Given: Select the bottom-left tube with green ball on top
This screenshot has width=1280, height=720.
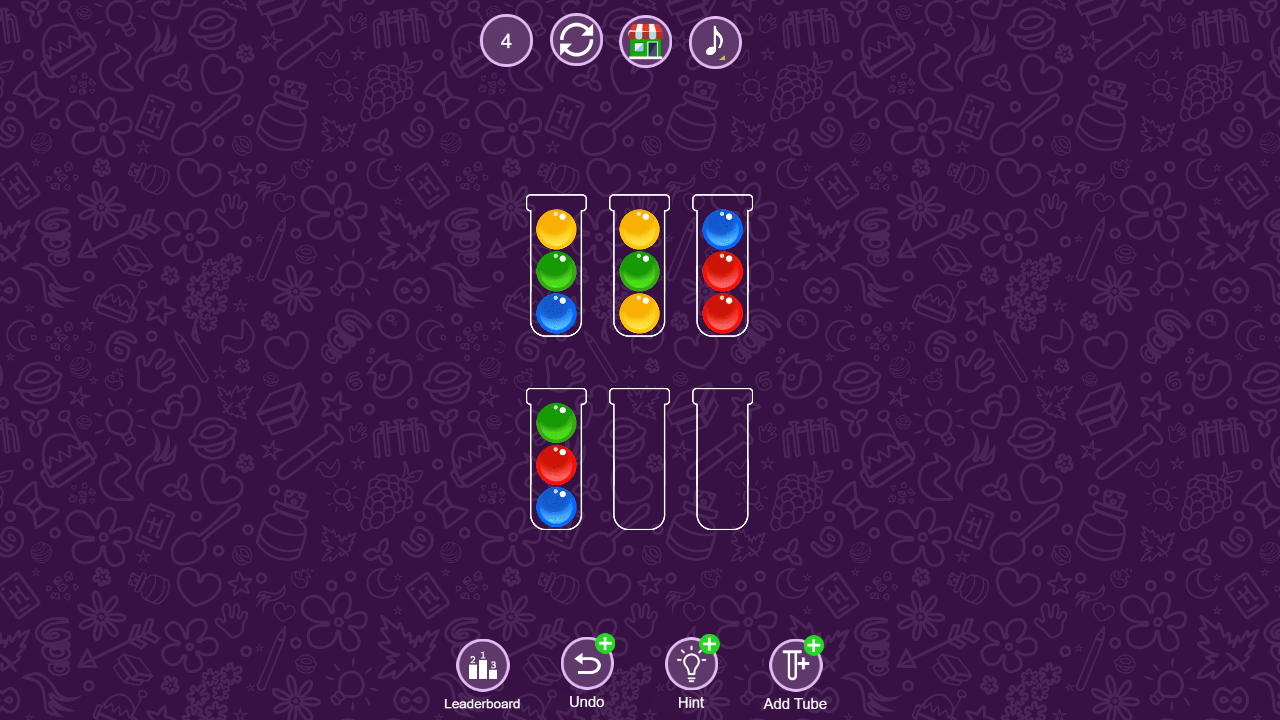Looking at the screenshot, I should pos(557,460).
